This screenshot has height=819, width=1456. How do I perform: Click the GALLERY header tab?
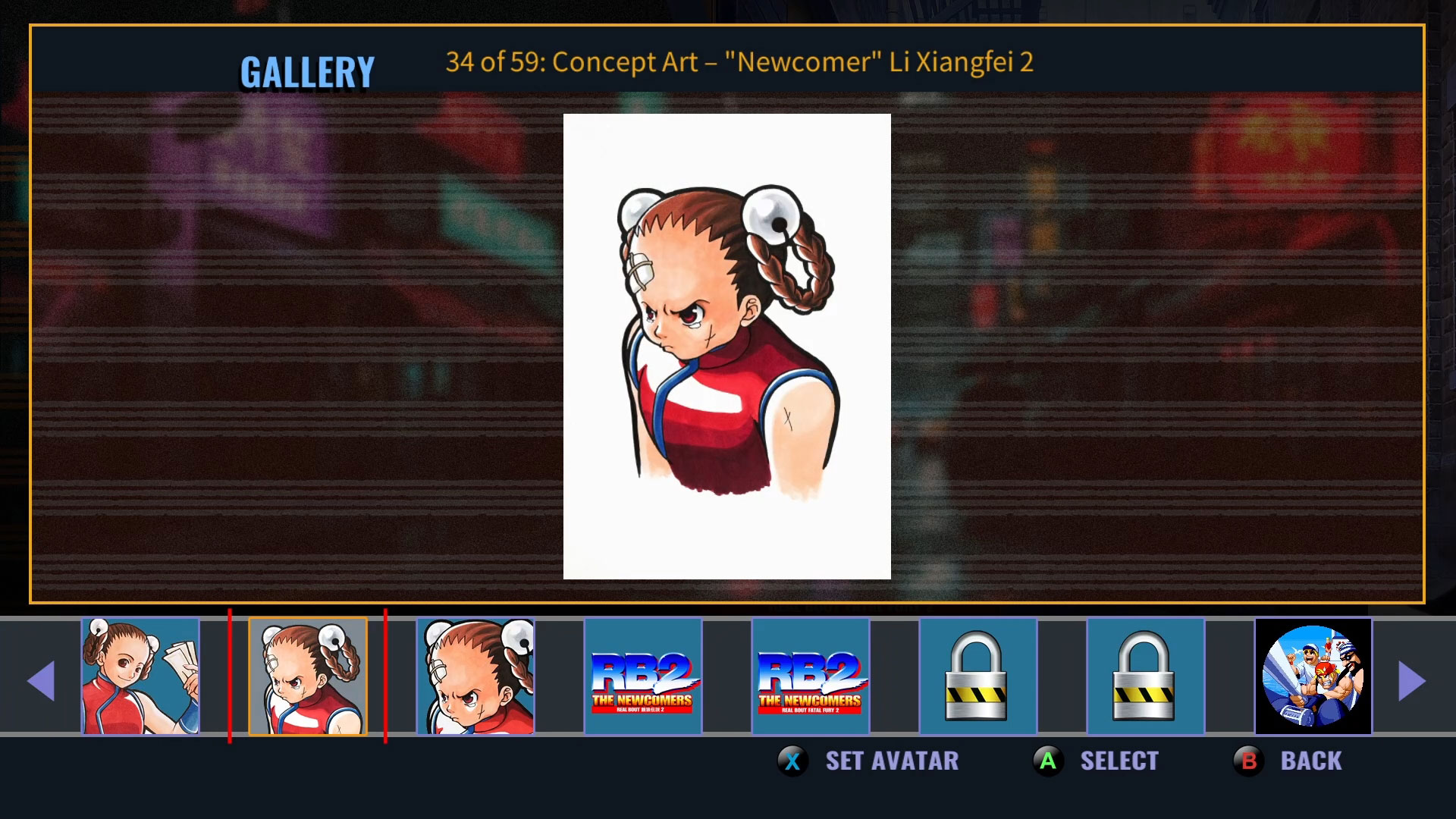pyautogui.click(x=308, y=71)
